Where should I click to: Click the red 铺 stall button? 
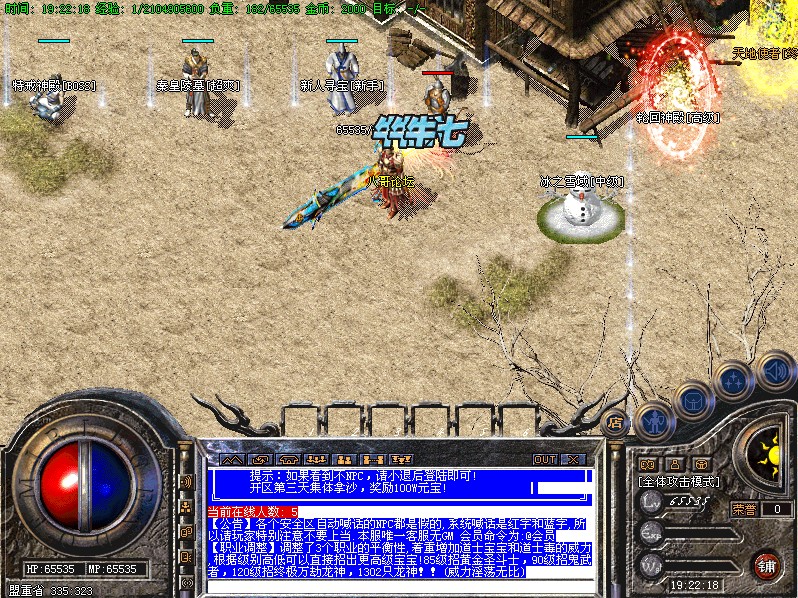click(766, 565)
